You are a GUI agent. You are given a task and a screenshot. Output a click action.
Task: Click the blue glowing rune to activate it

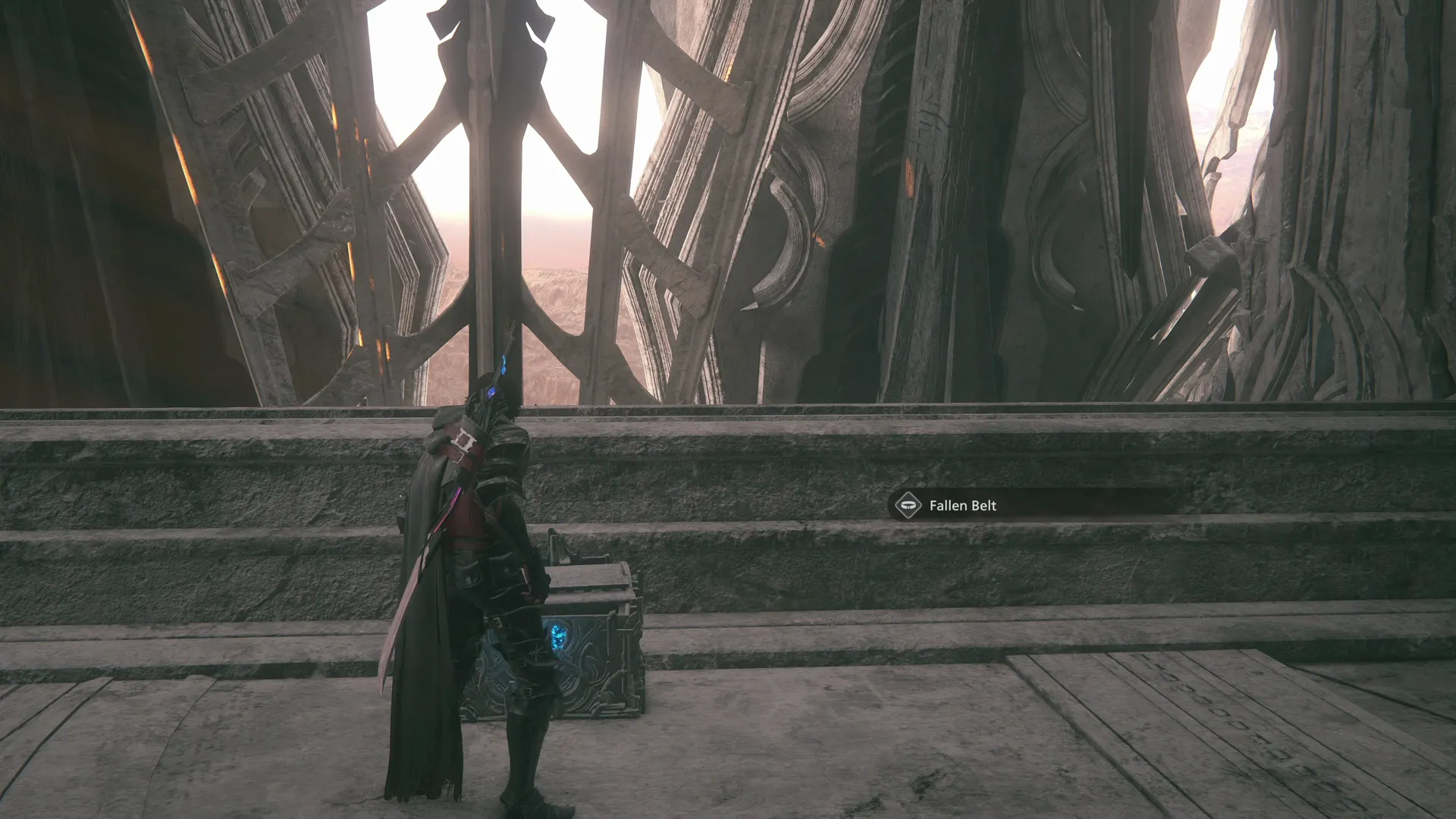click(559, 635)
